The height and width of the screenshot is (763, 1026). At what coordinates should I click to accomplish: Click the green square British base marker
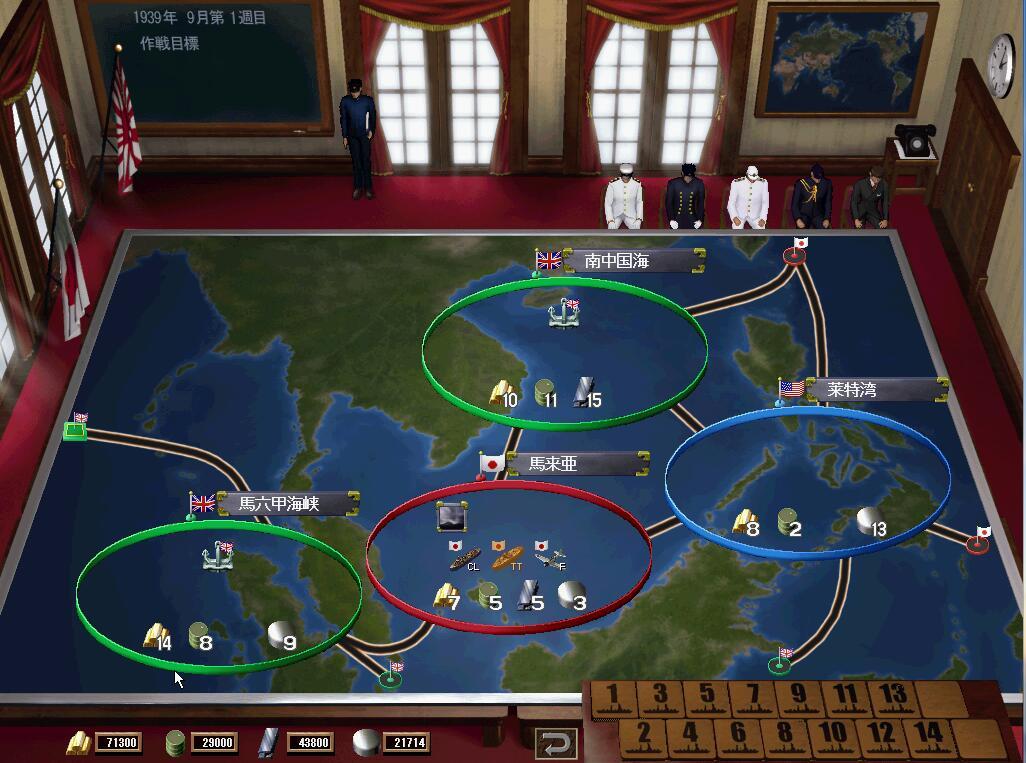click(x=73, y=430)
